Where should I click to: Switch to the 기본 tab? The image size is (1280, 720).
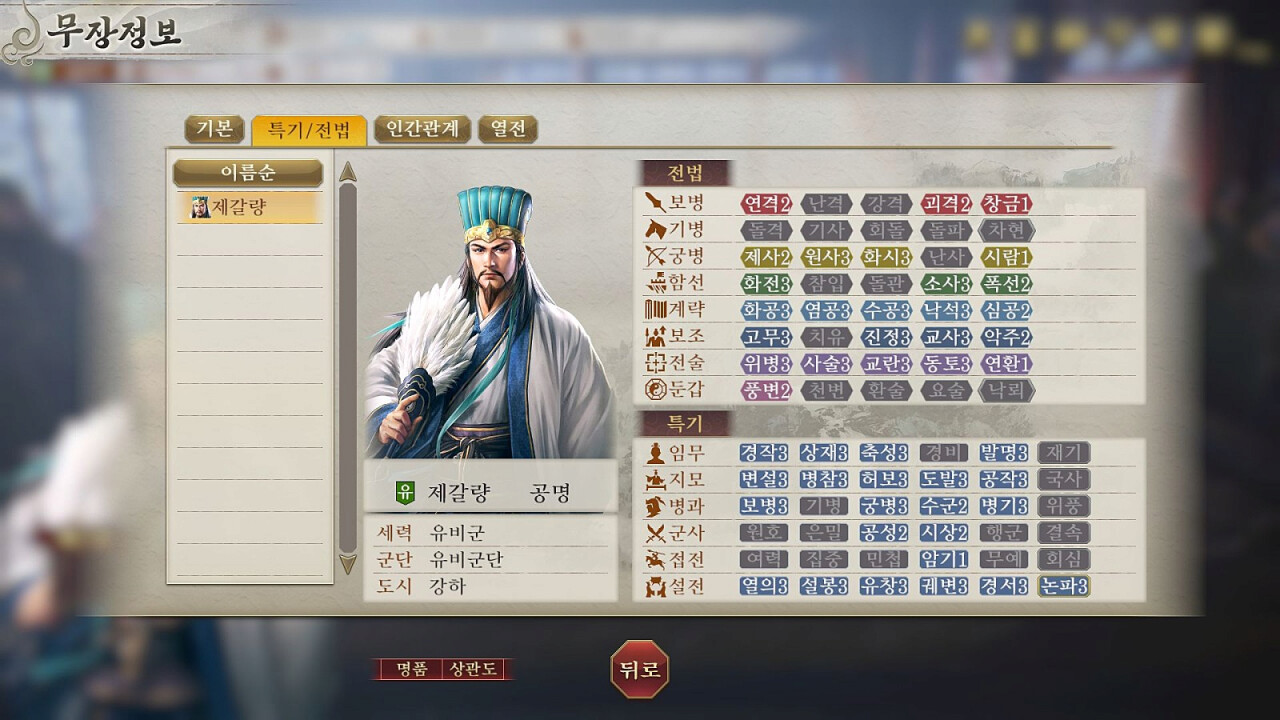pyautogui.click(x=214, y=129)
